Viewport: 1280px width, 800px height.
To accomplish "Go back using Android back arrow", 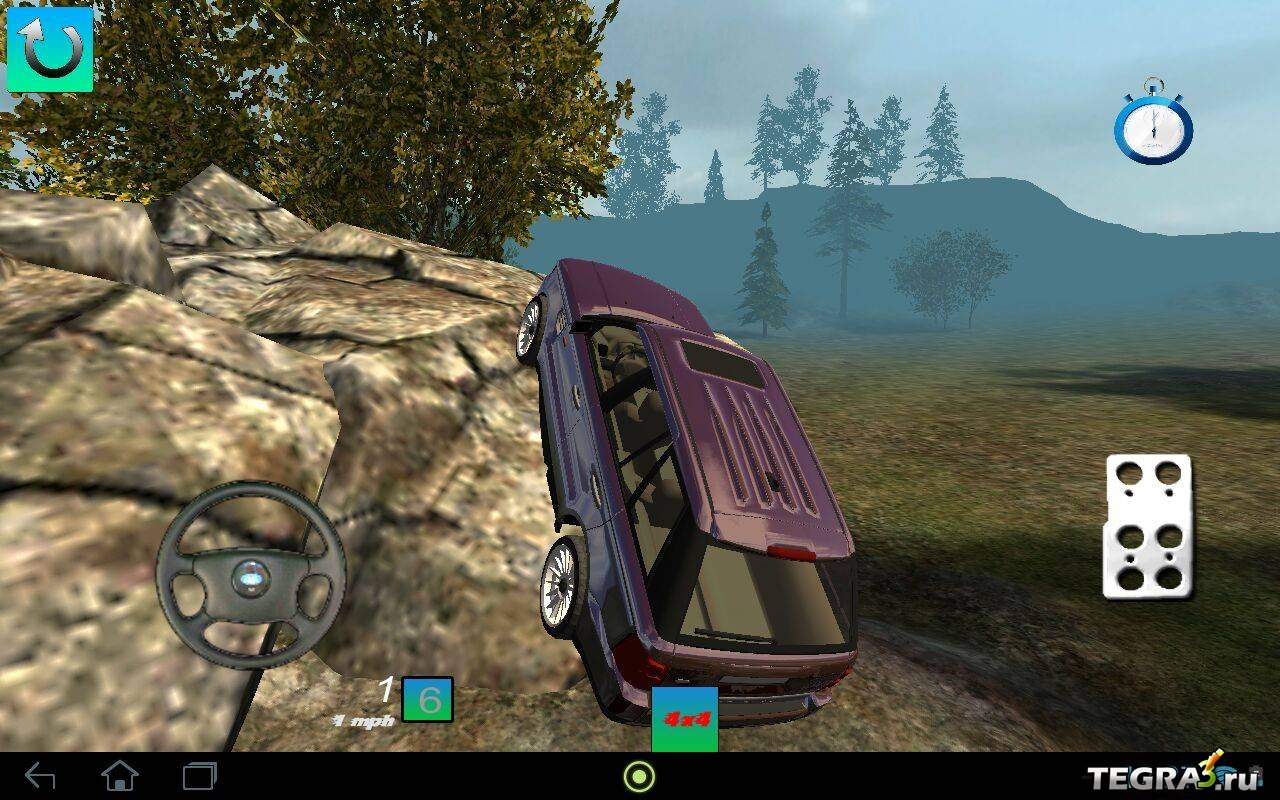I will [x=40, y=776].
